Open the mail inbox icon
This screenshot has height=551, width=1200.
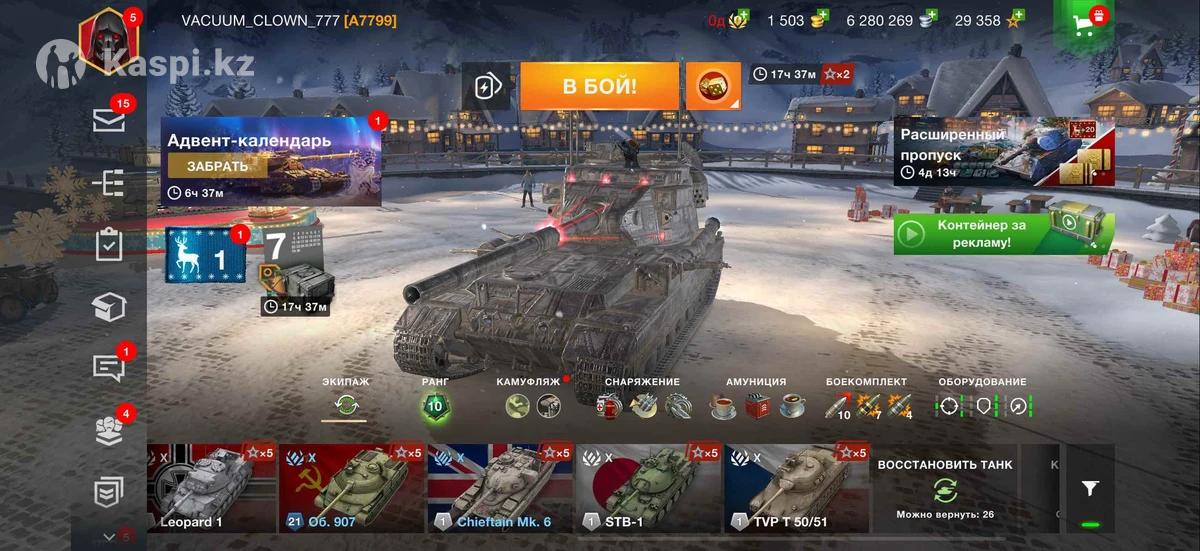coord(109,121)
